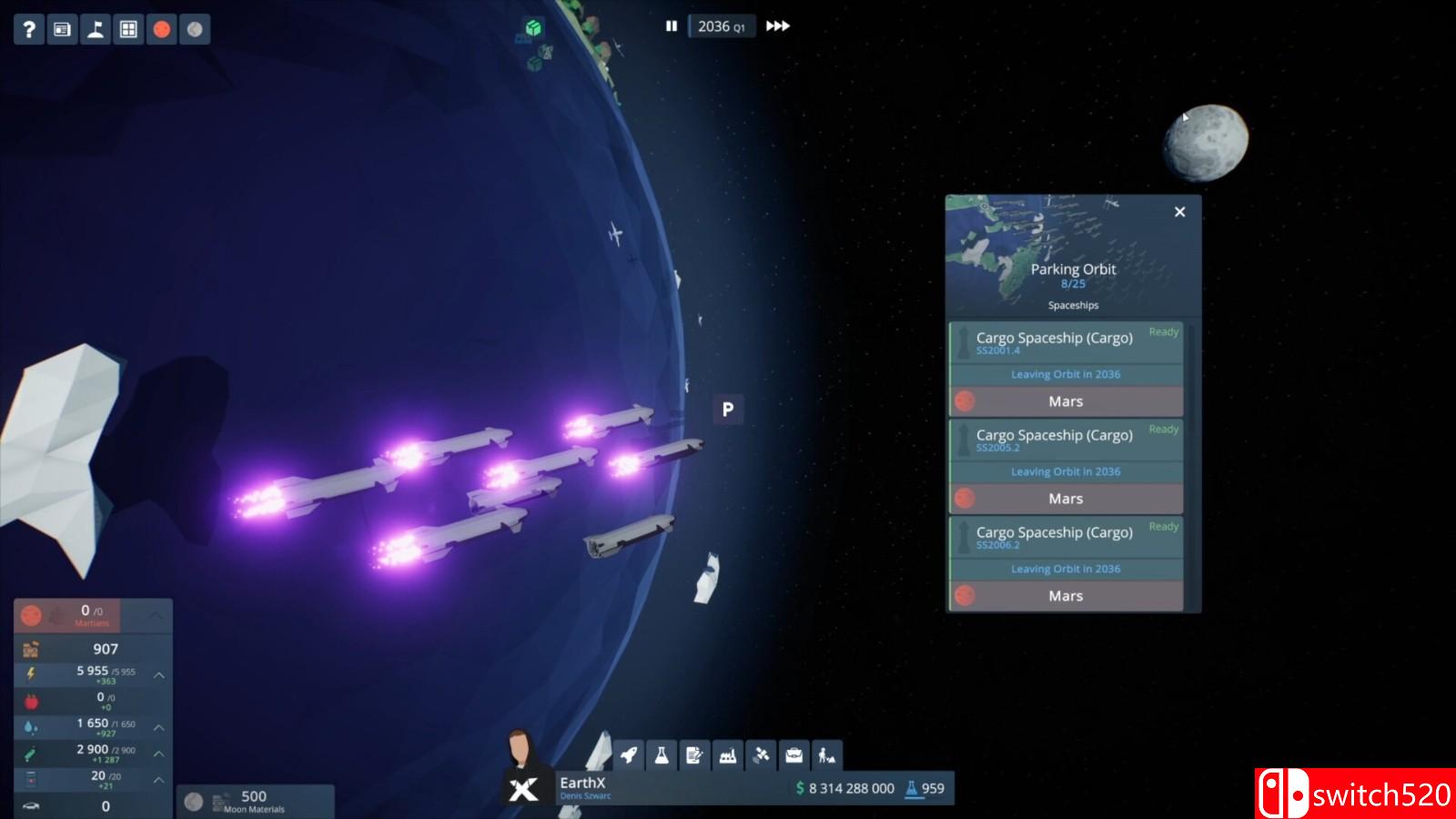Open the Satellites icon
This screenshot has height=819, width=1456.
click(x=761, y=755)
